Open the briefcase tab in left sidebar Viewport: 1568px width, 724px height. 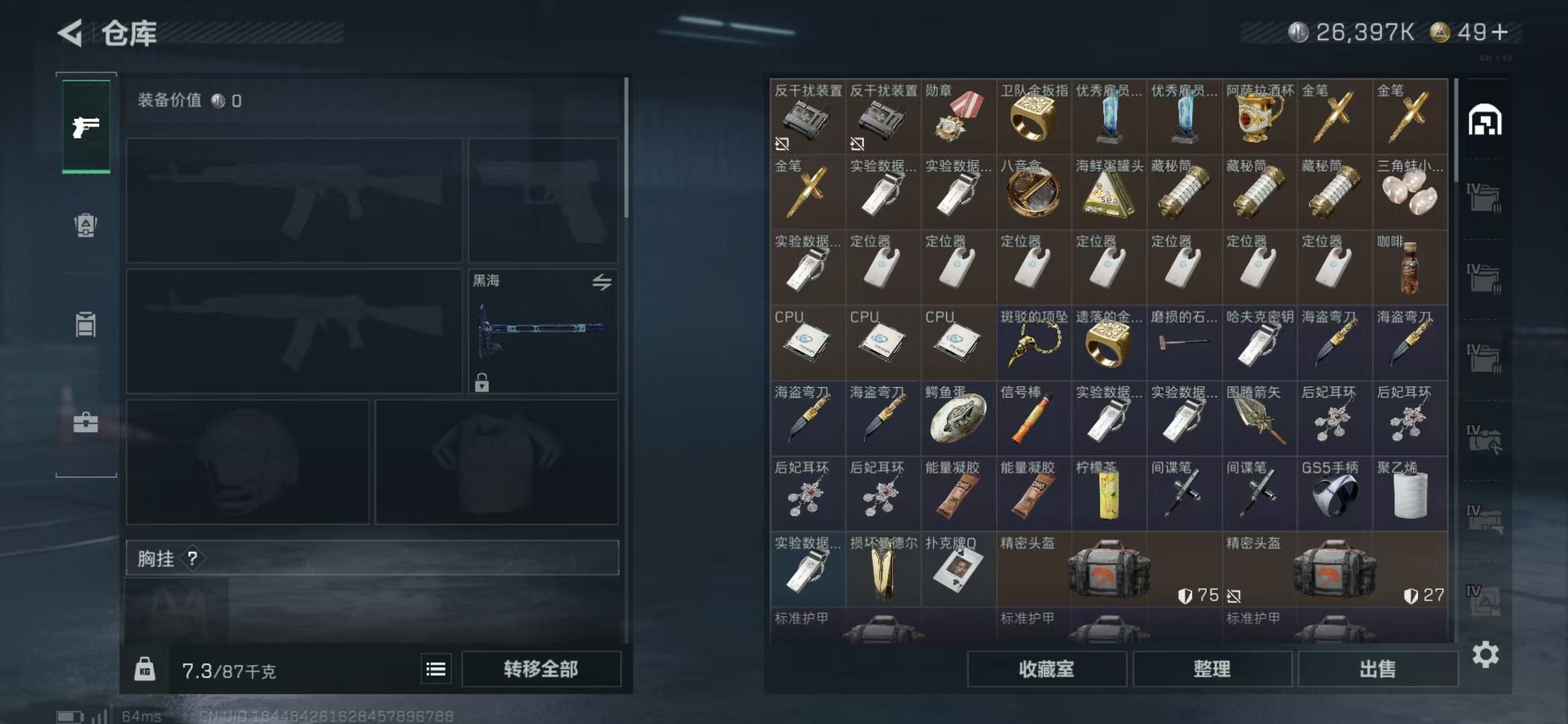(x=86, y=422)
